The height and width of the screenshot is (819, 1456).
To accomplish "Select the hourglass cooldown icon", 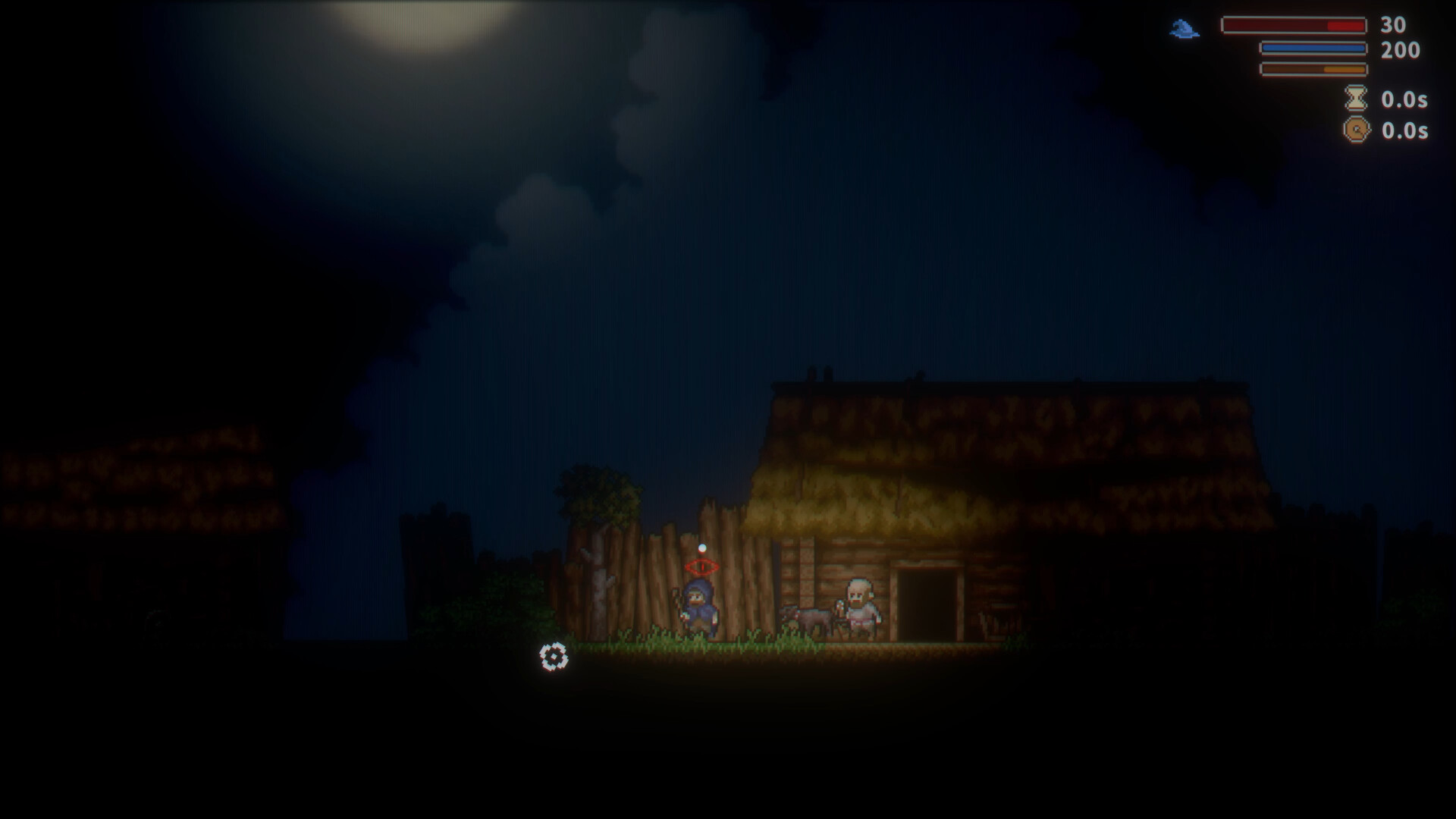I will pos(1357,99).
